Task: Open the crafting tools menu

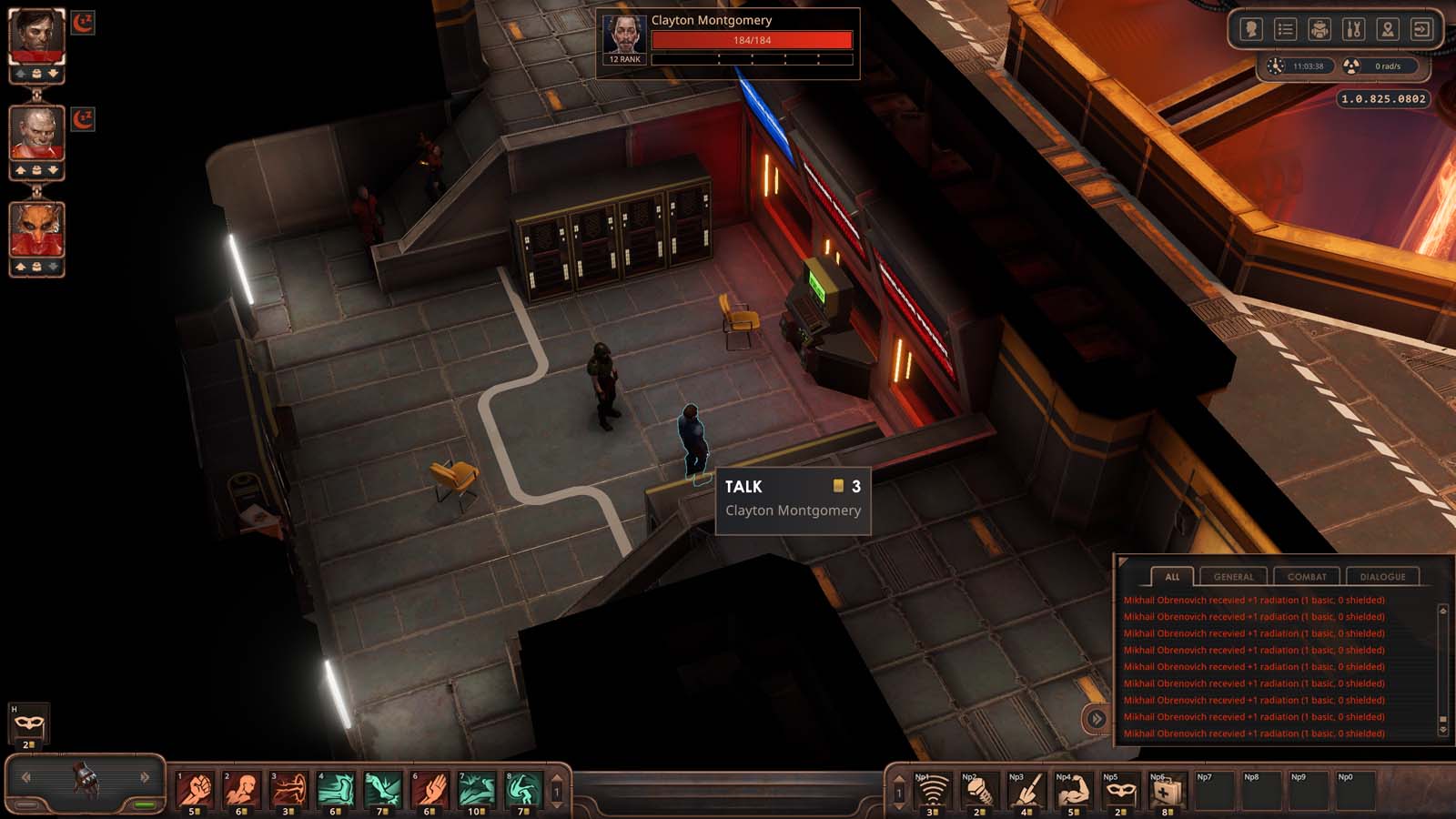Action: 1353,30
